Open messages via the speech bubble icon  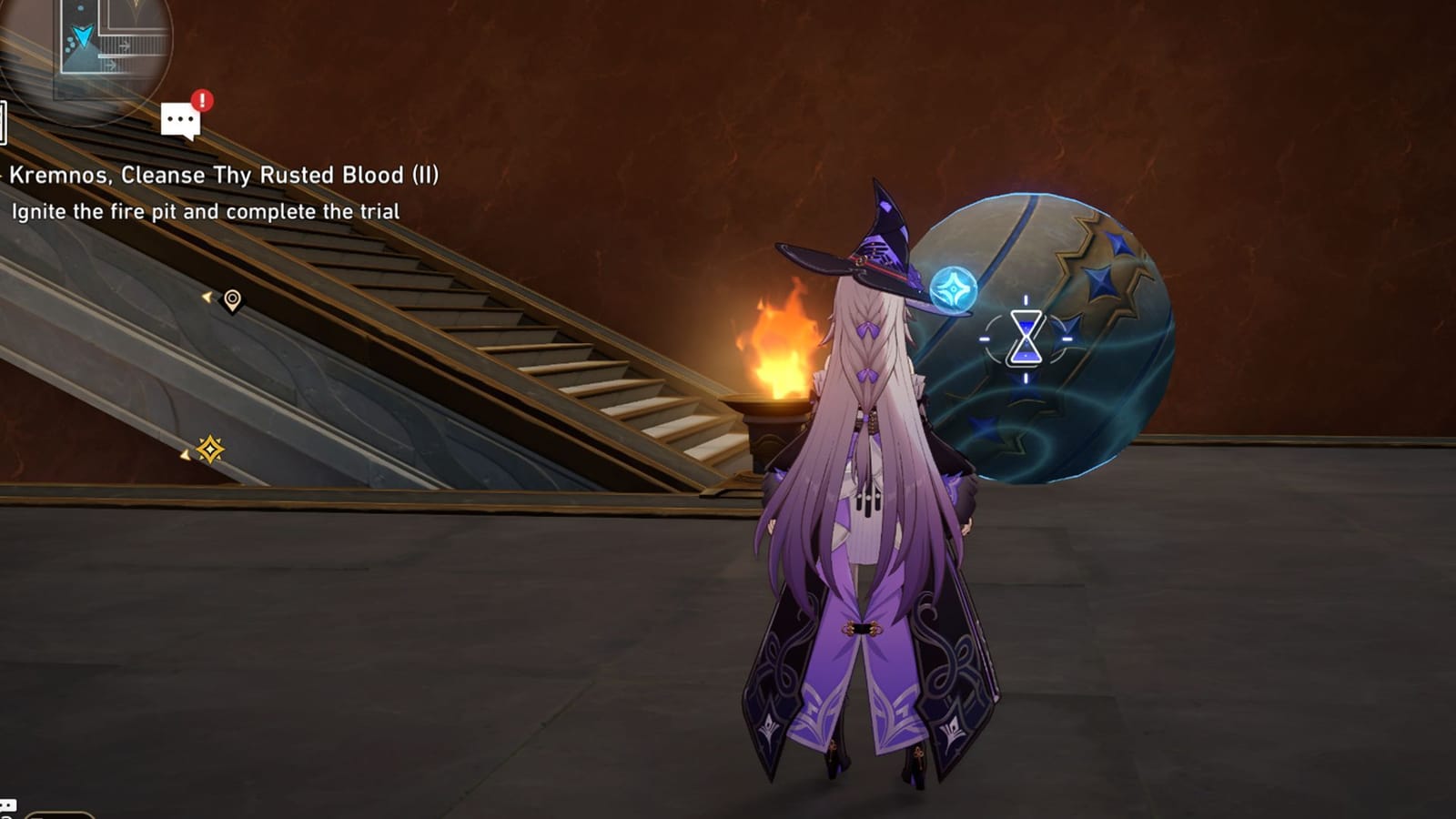[x=181, y=120]
